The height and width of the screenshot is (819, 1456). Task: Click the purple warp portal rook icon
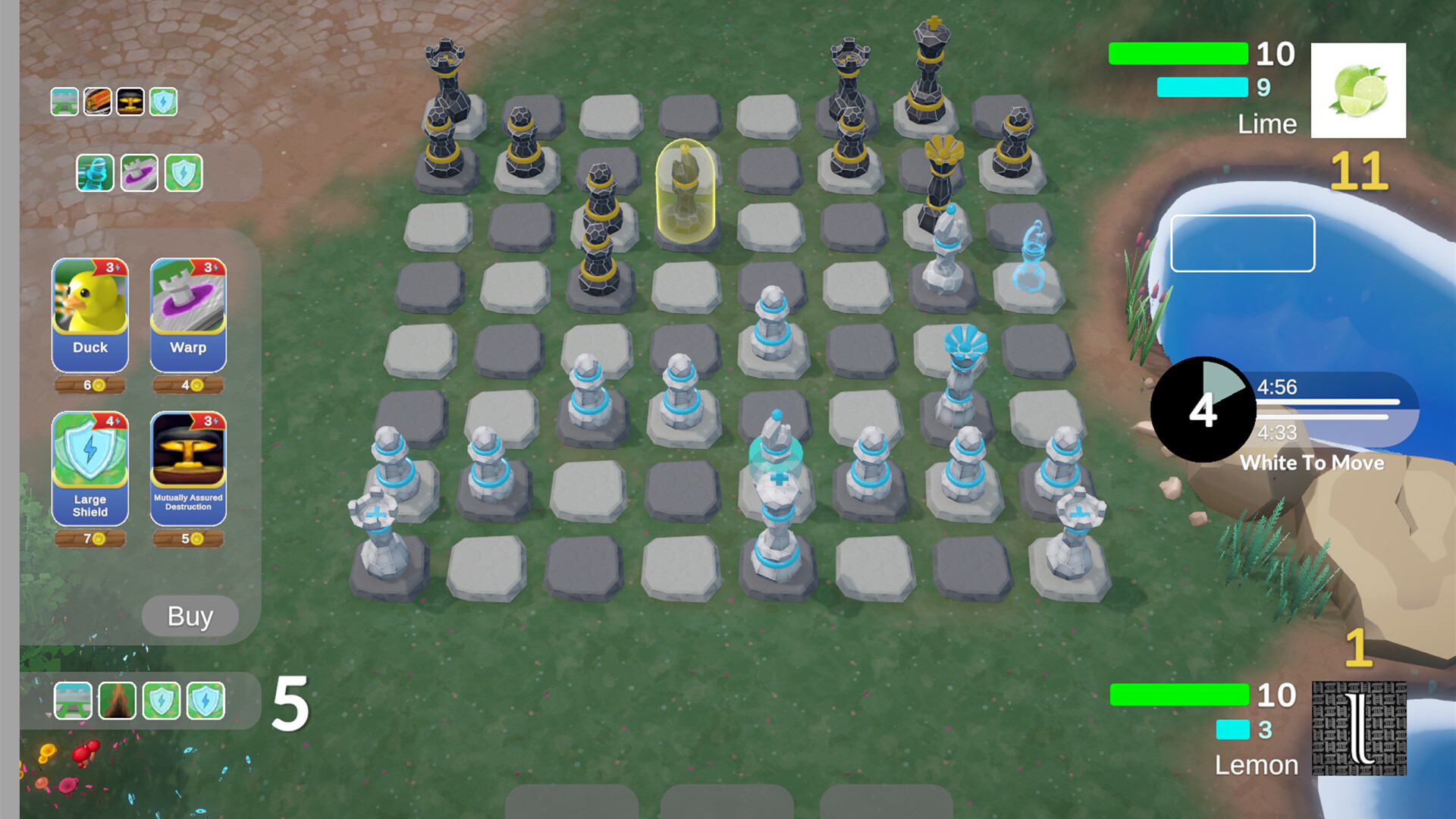(x=140, y=173)
